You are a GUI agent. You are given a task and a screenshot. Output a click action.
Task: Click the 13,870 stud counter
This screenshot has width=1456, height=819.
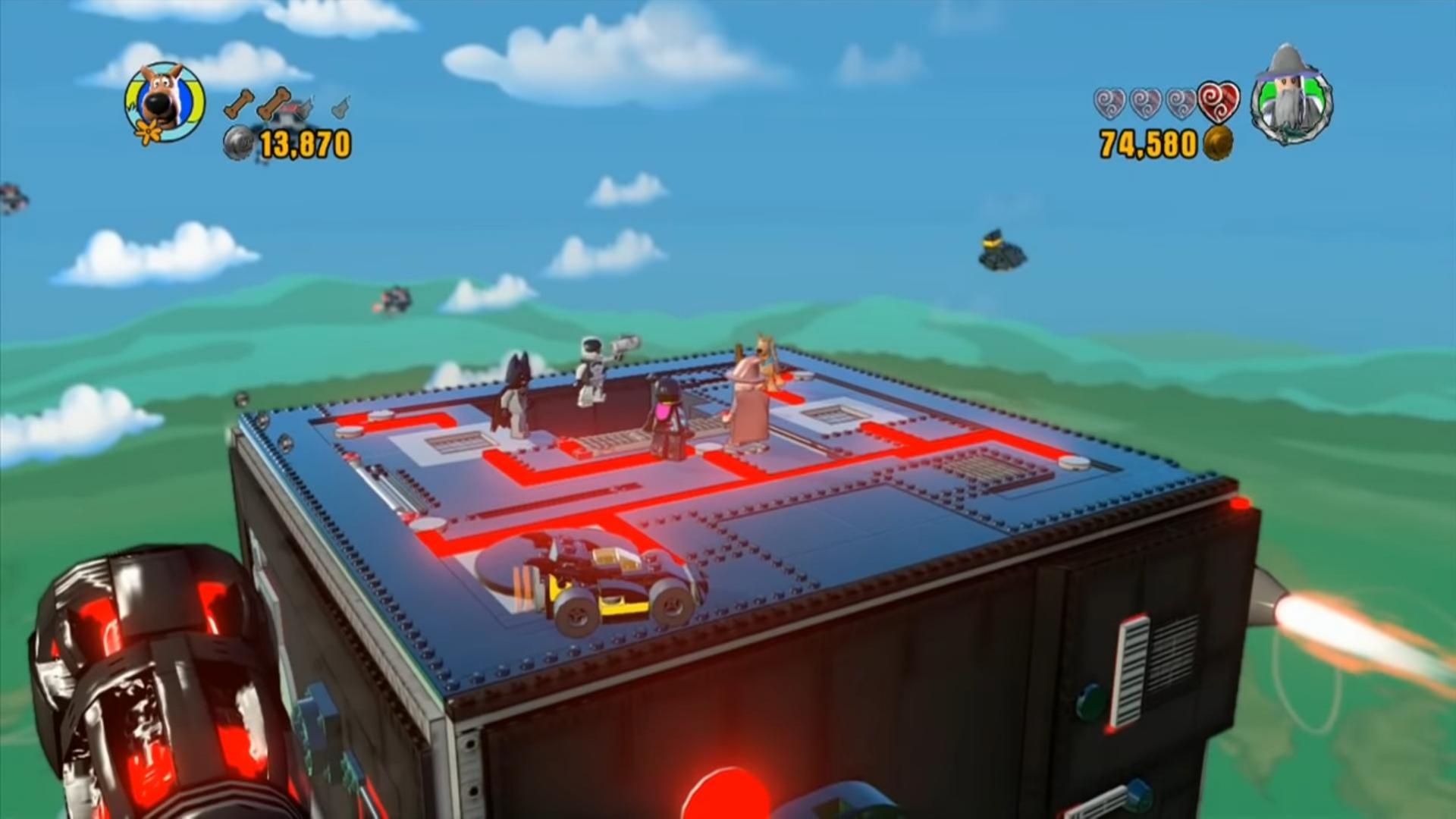pyautogui.click(x=302, y=140)
